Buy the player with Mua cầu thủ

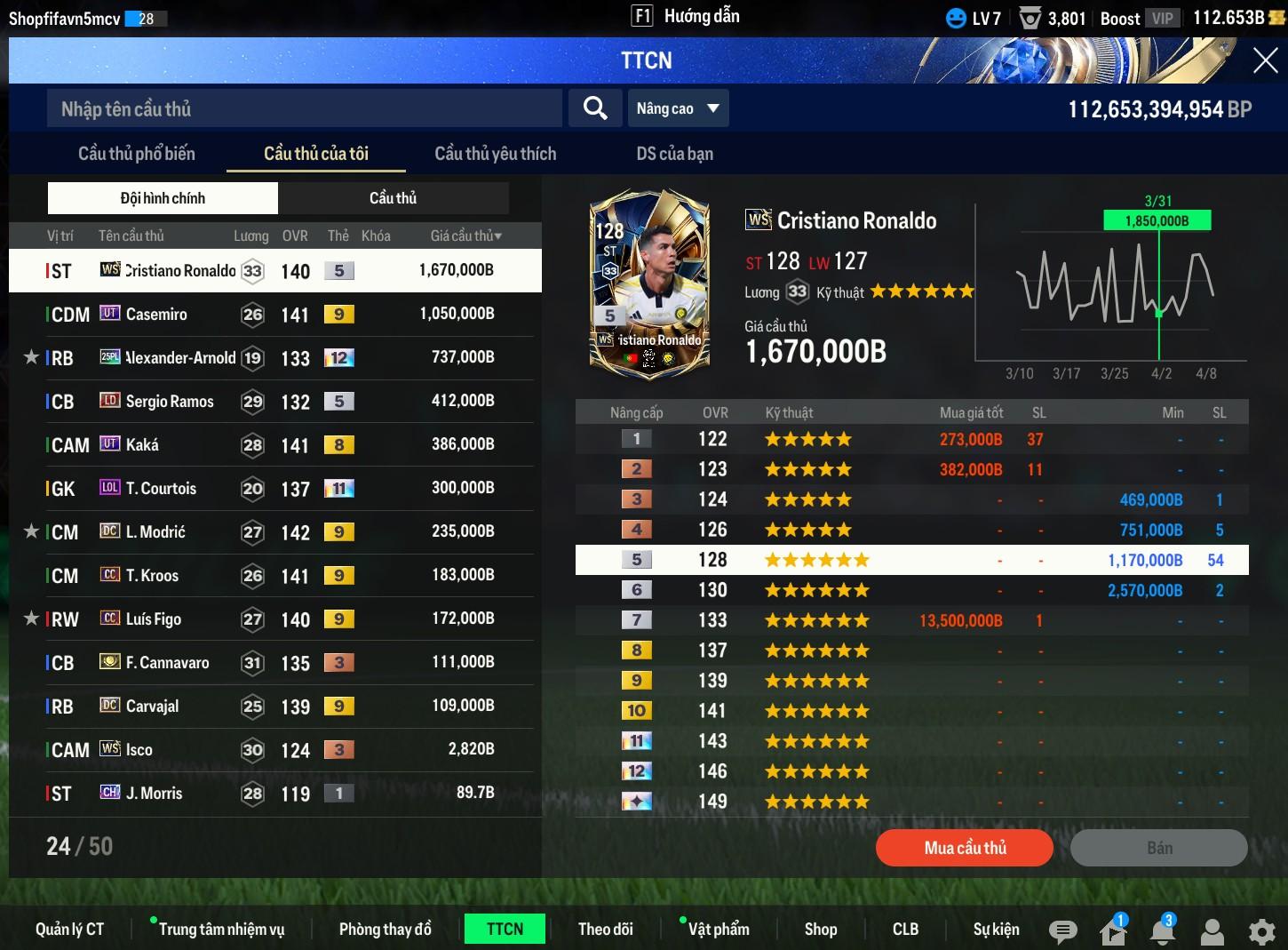click(x=965, y=848)
